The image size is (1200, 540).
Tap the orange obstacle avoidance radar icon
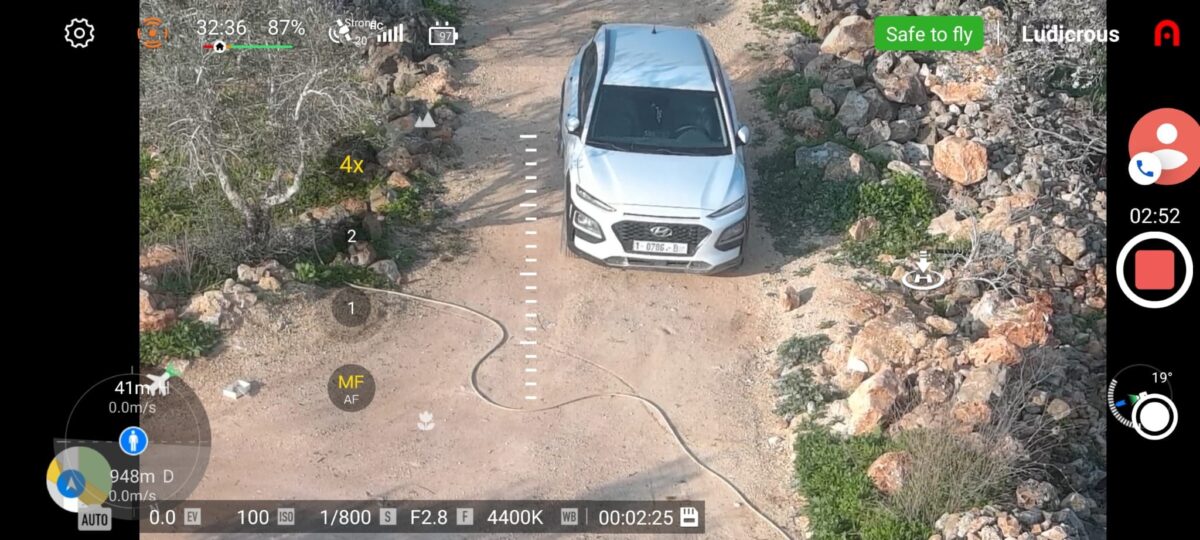click(x=153, y=33)
